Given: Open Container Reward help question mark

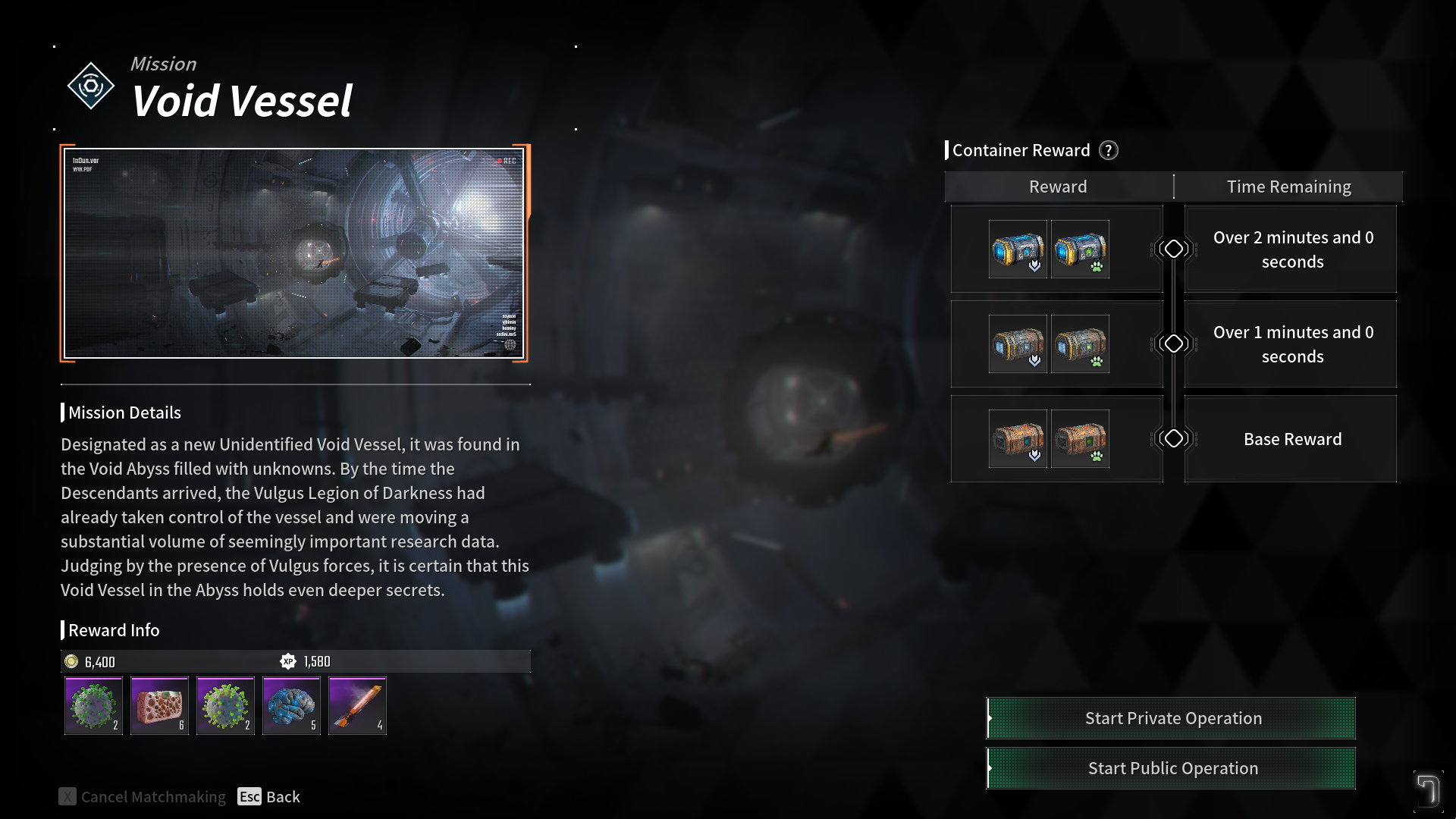Looking at the screenshot, I should coord(1109,150).
